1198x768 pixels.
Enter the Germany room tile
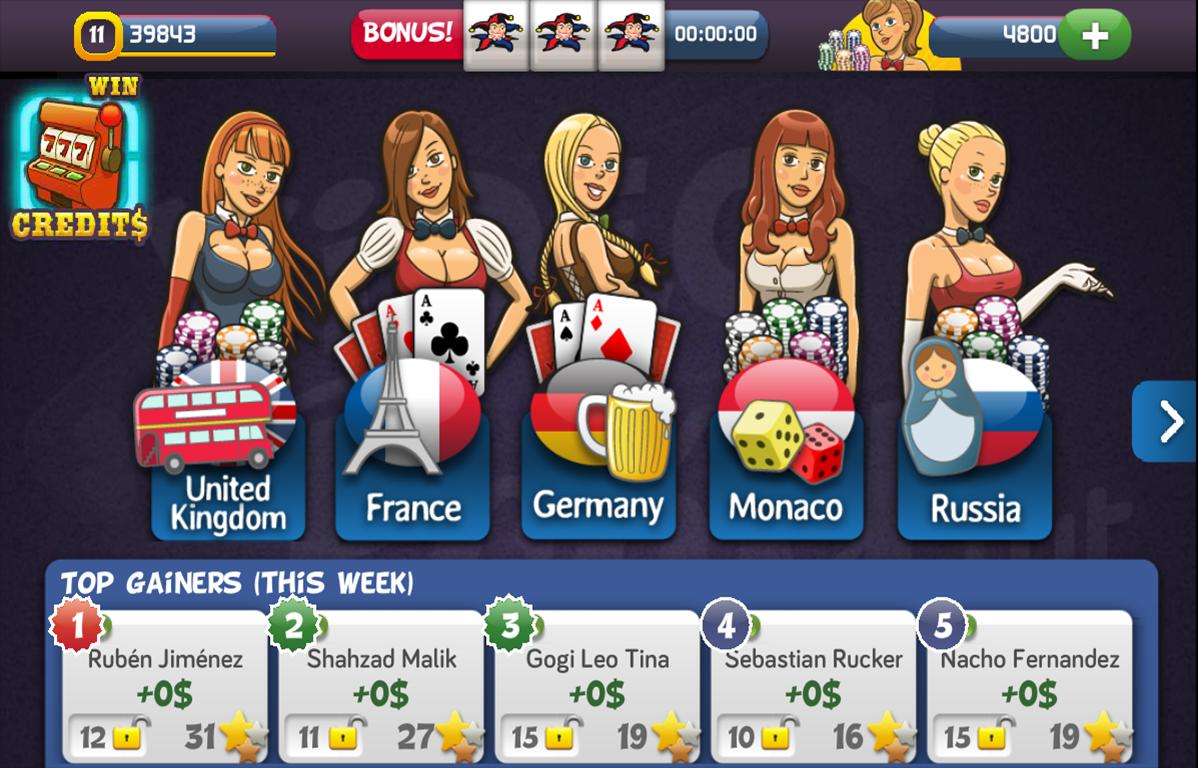[x=598, y=470]
